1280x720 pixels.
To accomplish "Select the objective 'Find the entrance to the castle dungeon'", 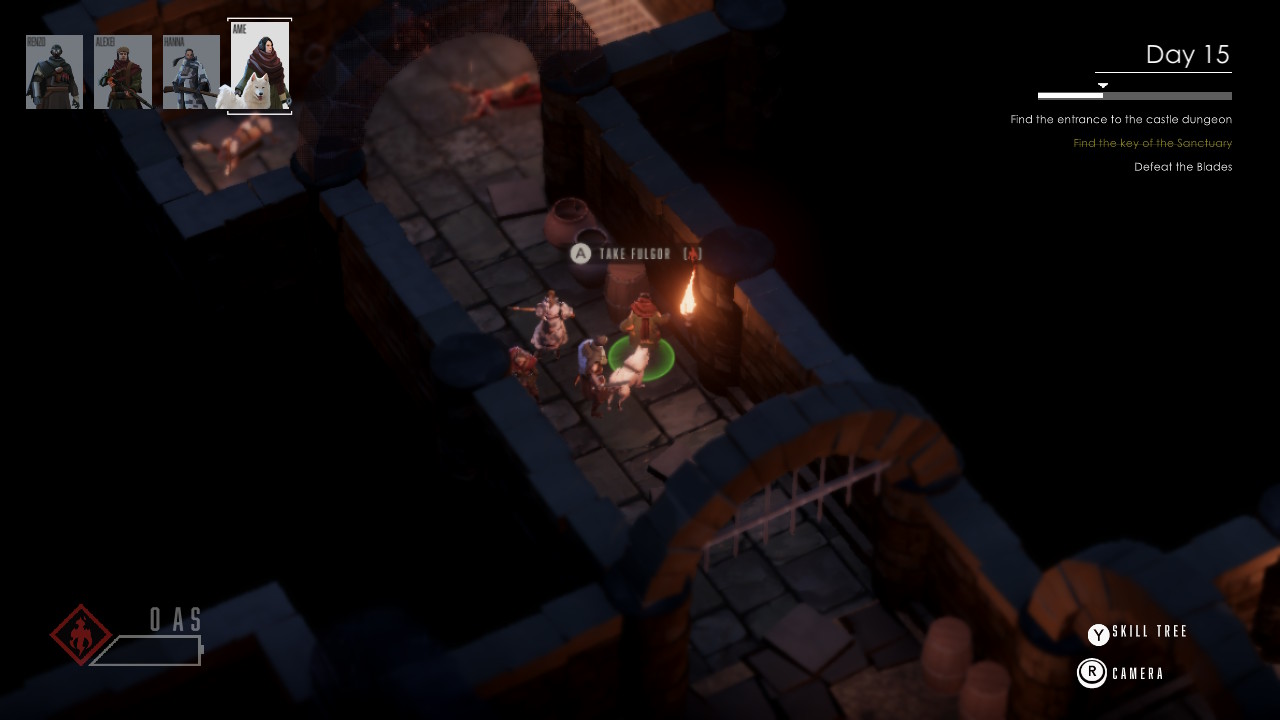I will [1122, 119].
